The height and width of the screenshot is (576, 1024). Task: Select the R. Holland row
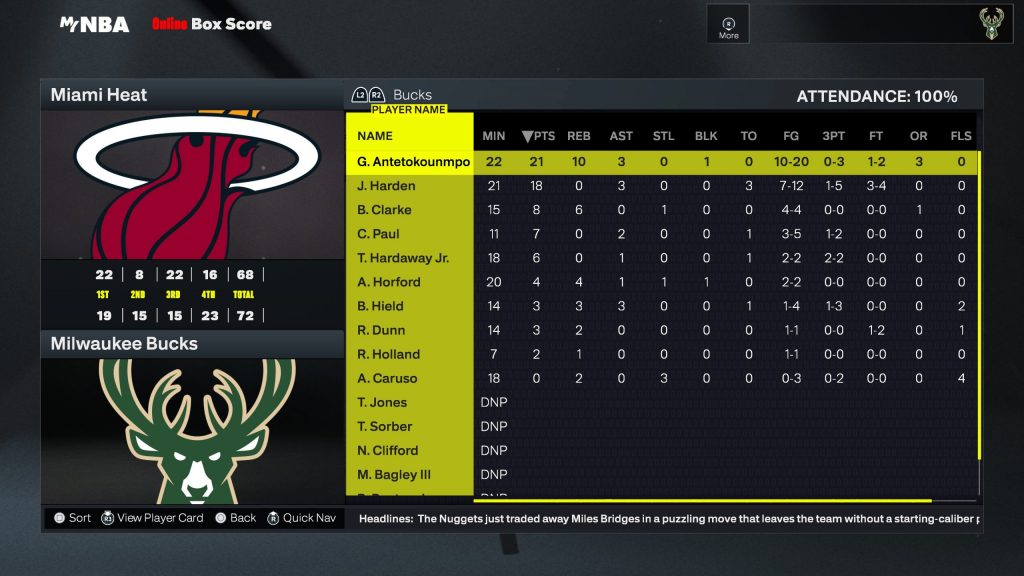(388, 354)
